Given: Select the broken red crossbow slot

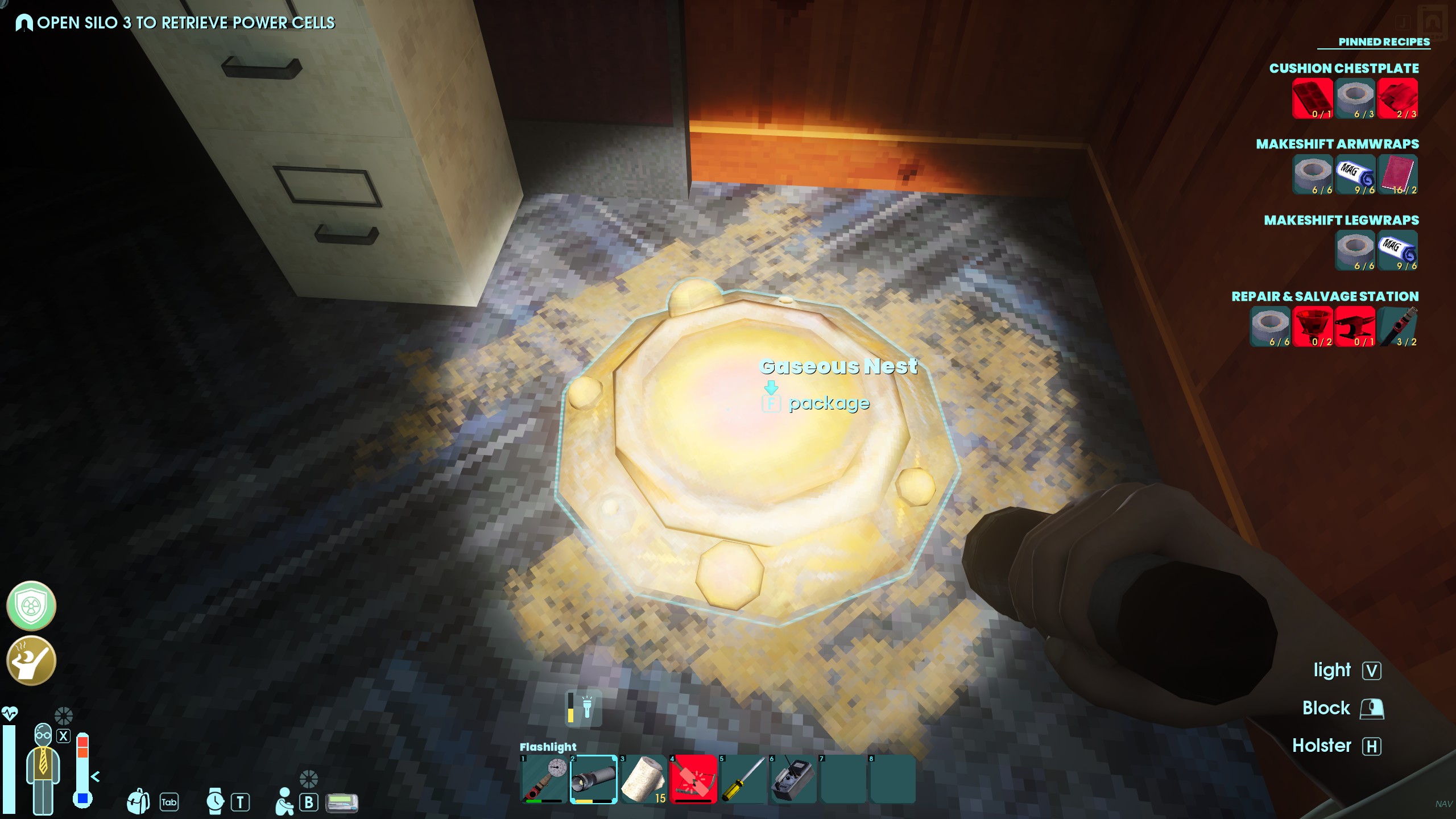Looking at the screenshot, I should click(x=693, y=779).
